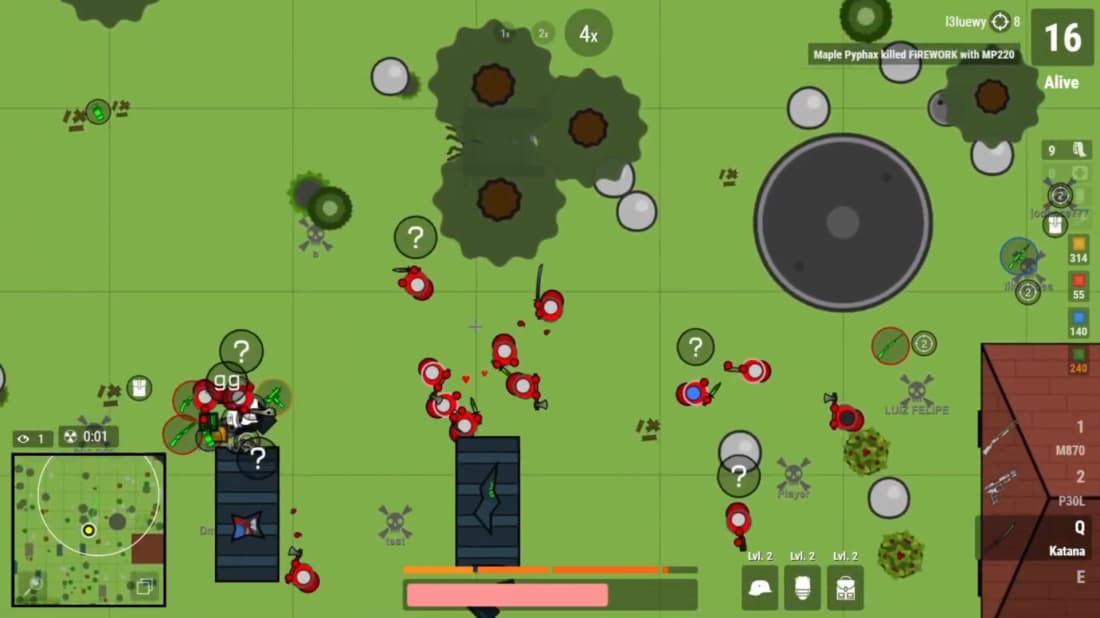
Task: Toggle the minimap overlapping-squares button
Action: tap(145, 586)
